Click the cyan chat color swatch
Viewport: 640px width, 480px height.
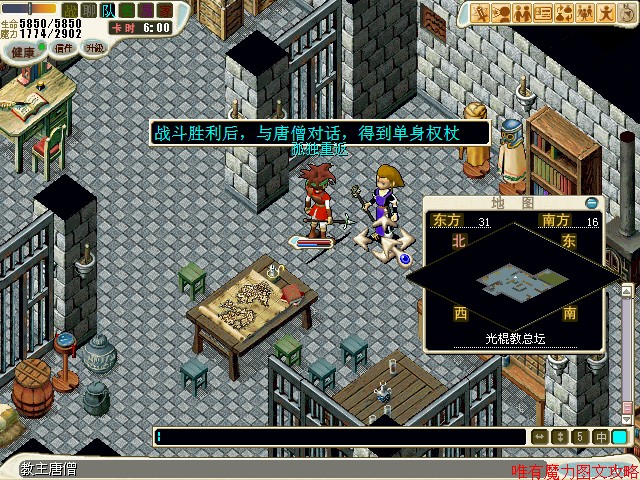(621, 437)
